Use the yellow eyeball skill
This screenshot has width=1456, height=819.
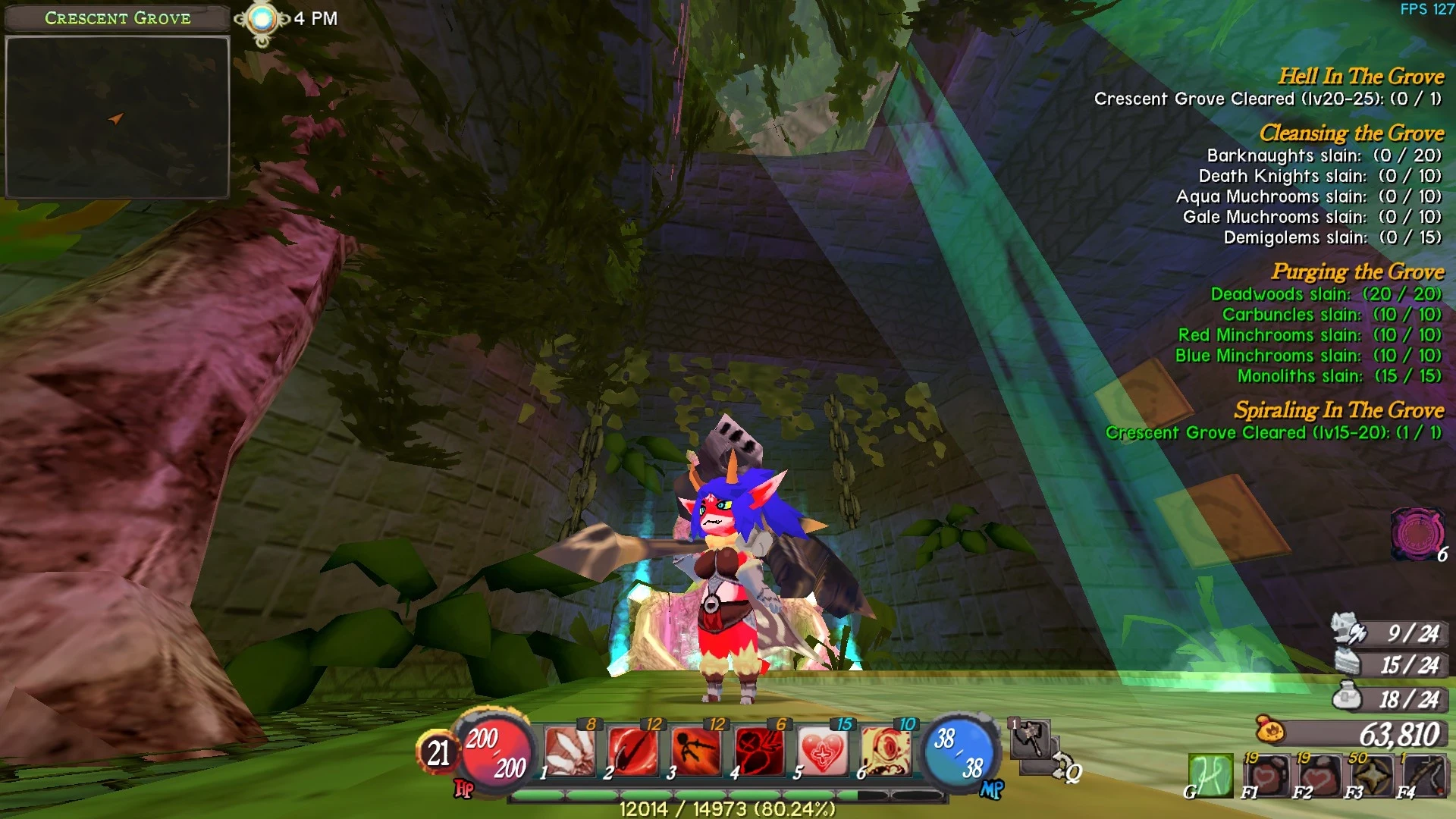pyautogui.click(x=886, y=752)
